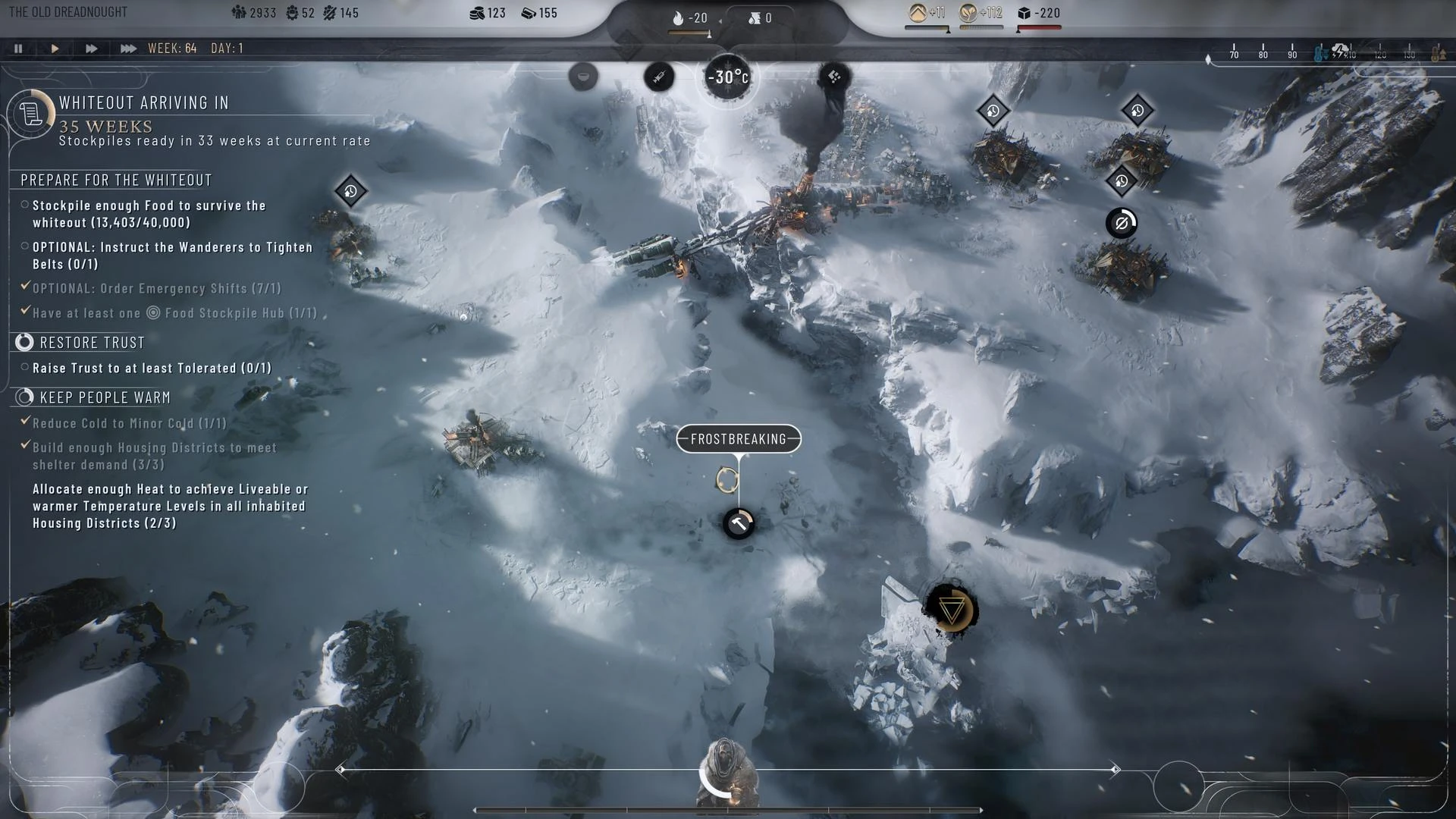This screenshot has width=1456, height=819.
Task: Check the Raise Trust to Tolerated objective
Action: (x=24, y=368)
